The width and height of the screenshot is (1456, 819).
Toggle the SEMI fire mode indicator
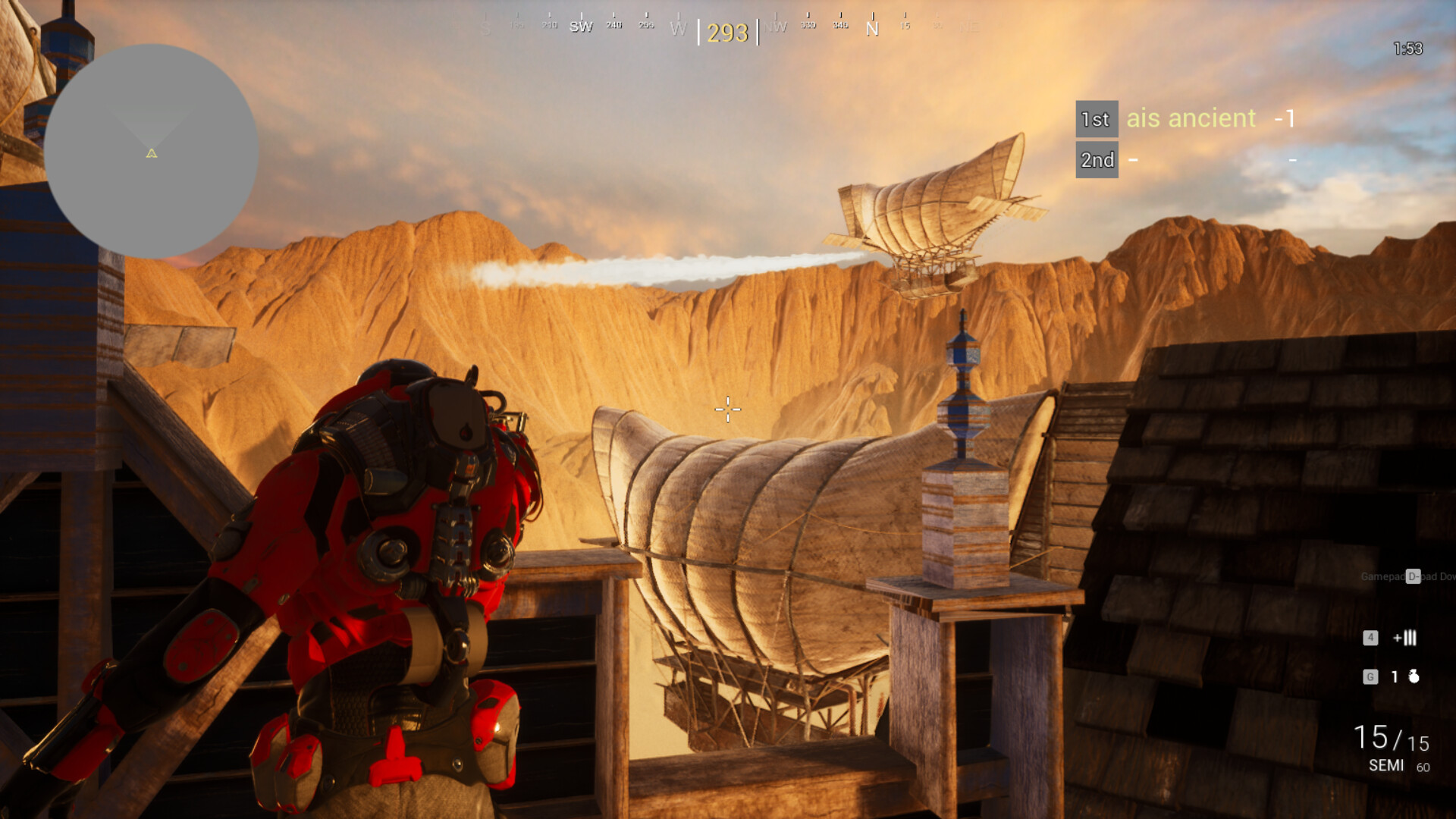click(1385, 765)
